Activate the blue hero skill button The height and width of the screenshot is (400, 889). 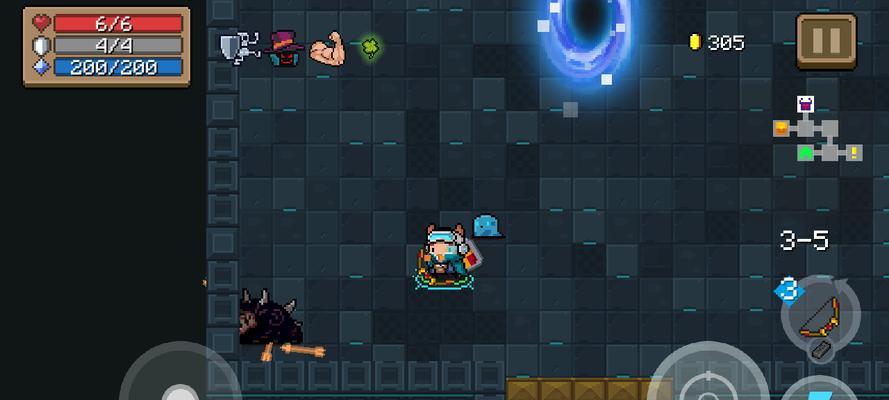coord(822,392)
